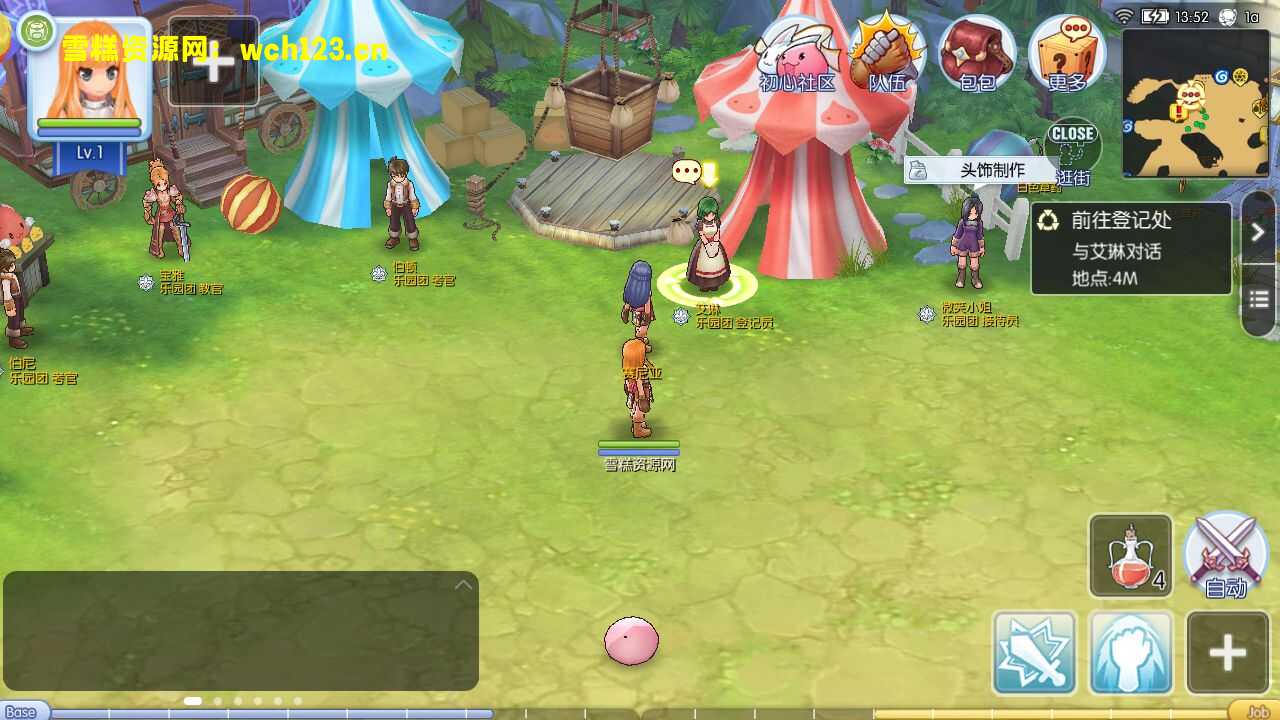Toggle 自动 auto-battle crossed swords button

pos(1226,556)
